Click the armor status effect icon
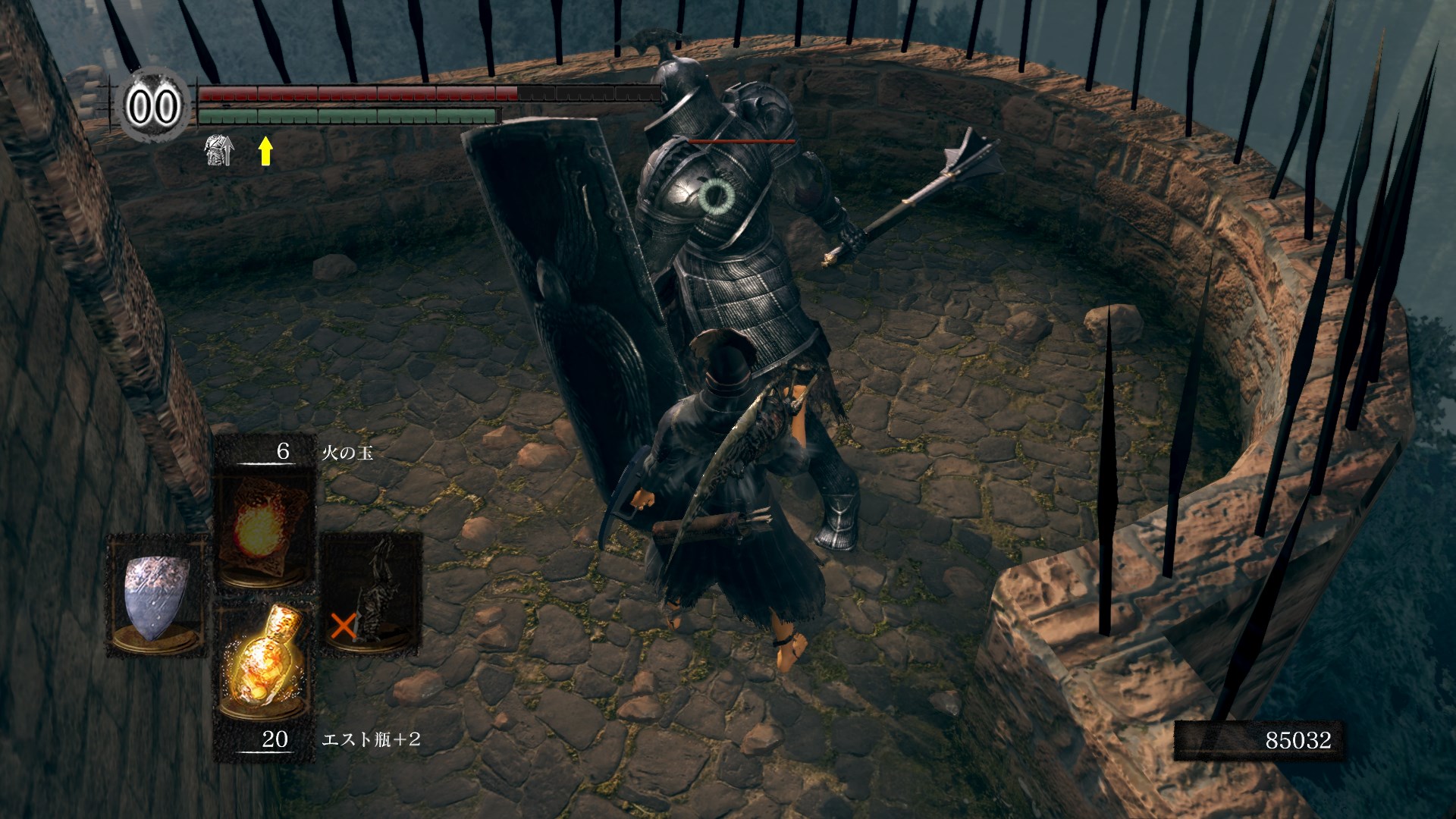This screenshot has height=819, width=1456. (218, 151)
